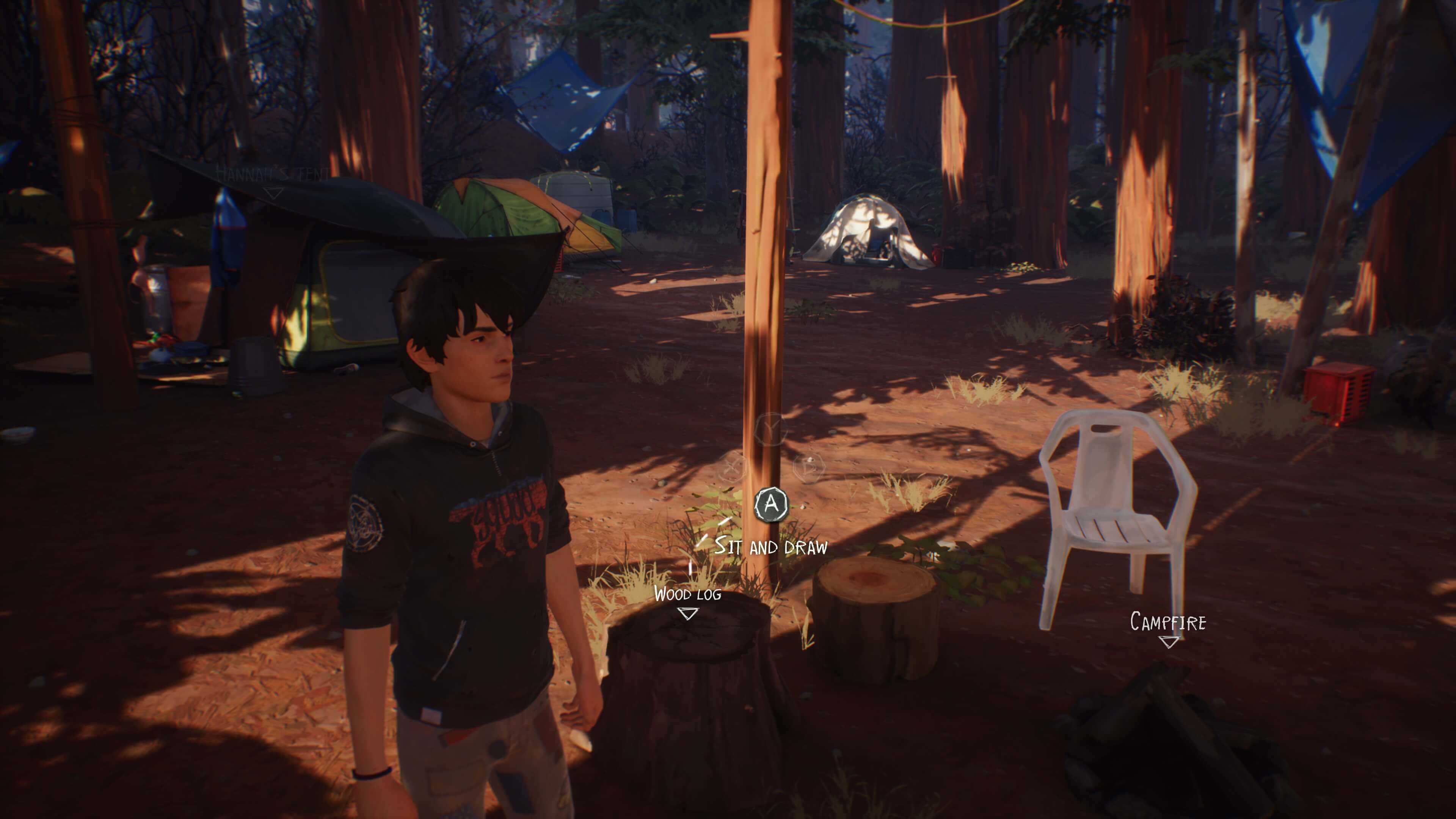Select the Campfire interaction marker
This screenshot has height=819, width=1456.
[x=1168, y=641]
